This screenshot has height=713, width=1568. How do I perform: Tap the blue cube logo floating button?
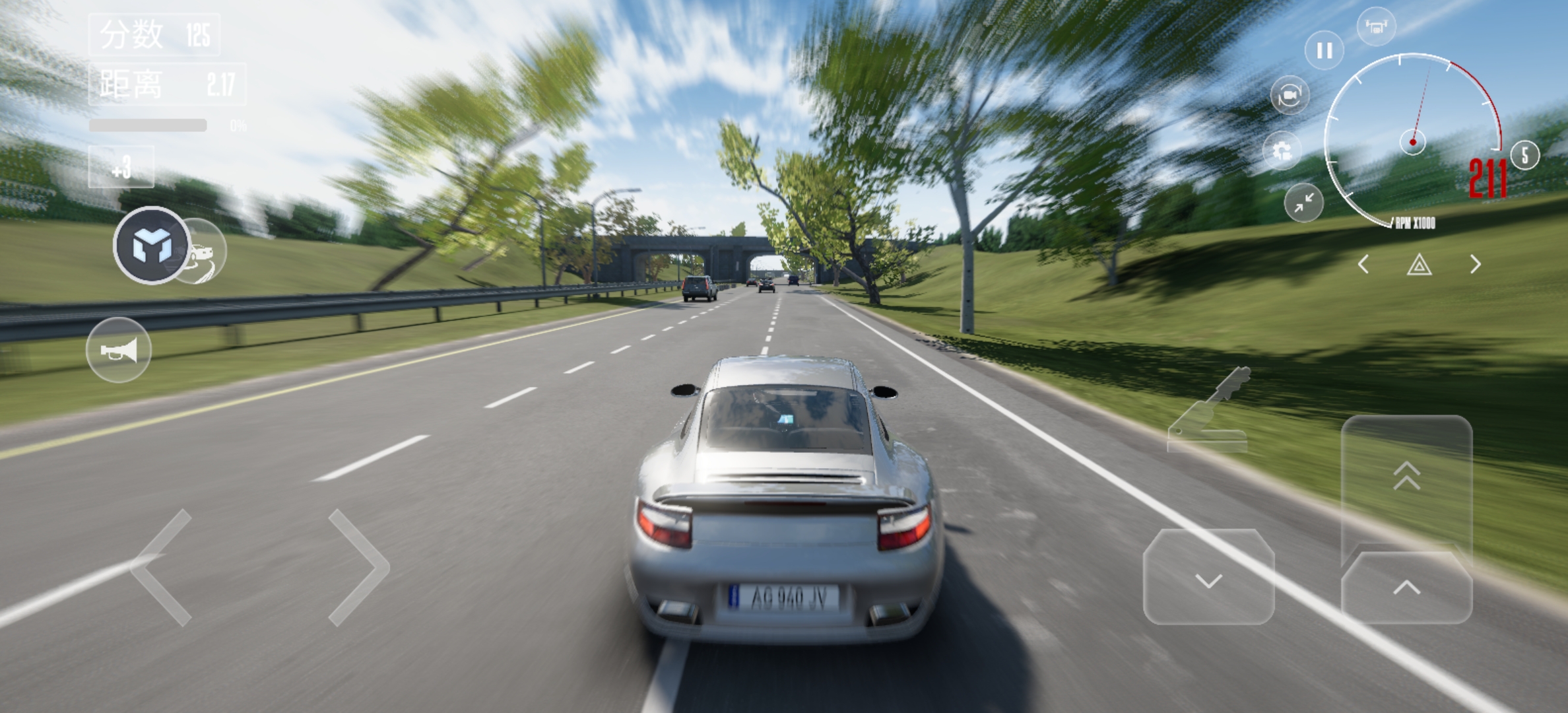151,246
